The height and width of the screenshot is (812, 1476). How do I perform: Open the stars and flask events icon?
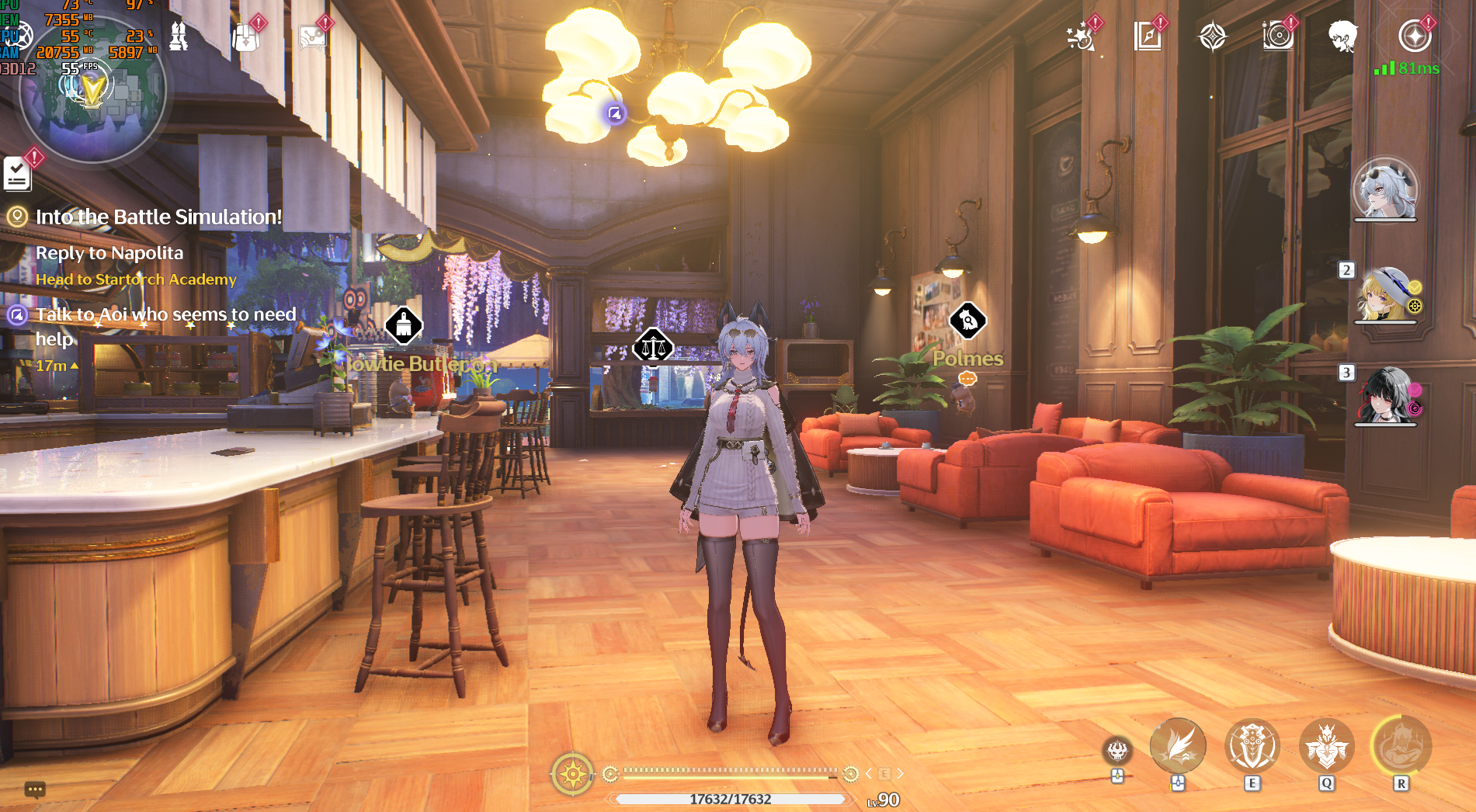pos(1080,36)
